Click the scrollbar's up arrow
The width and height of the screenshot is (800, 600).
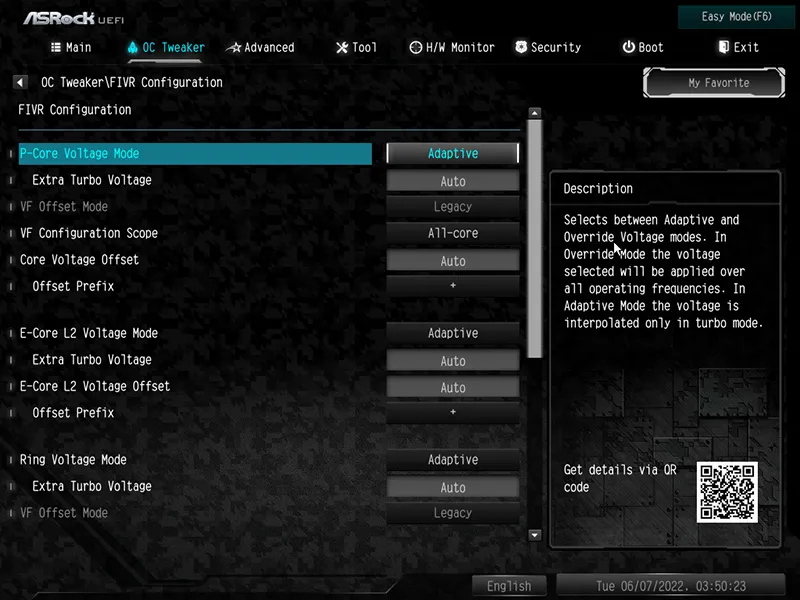pos(534,114)
